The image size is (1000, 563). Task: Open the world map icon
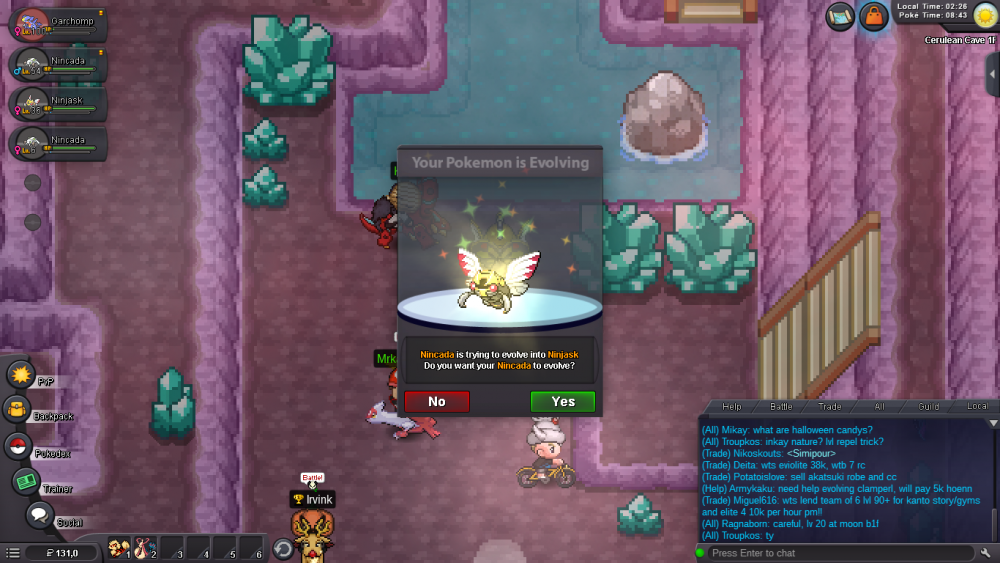click(x=840, y=17)
